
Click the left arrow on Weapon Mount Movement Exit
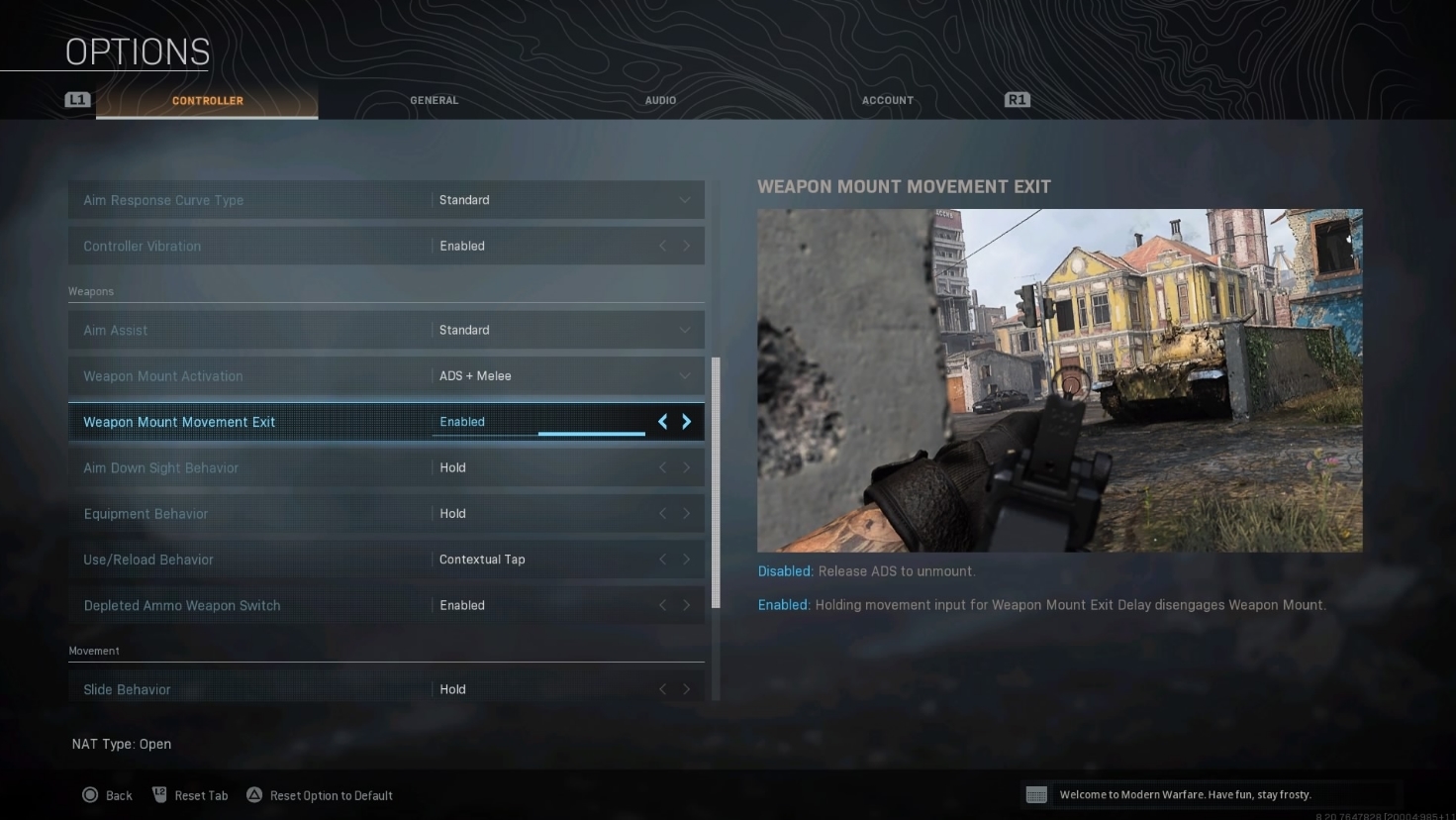(x=662, y=421)
